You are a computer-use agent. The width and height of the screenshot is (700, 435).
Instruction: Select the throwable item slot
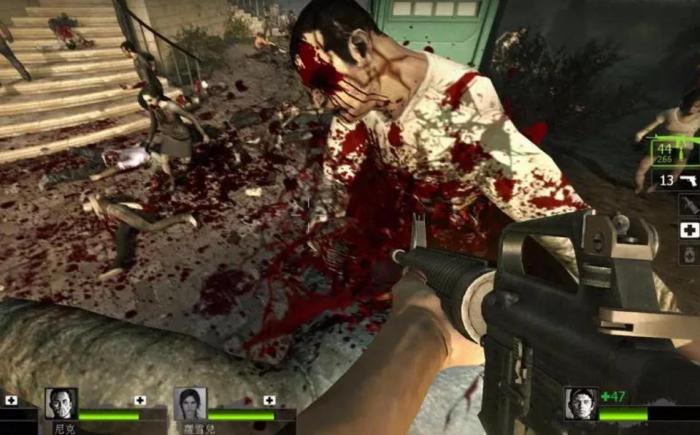(689, 205)
